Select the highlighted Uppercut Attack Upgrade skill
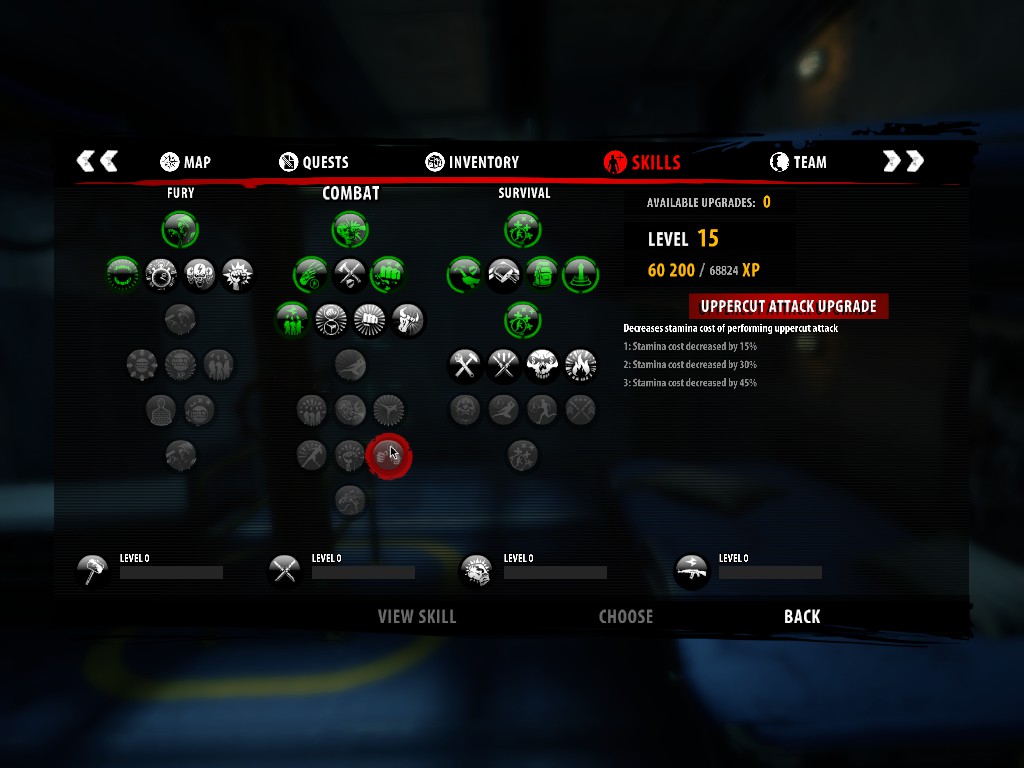This screenshot has height=768, width=1024. tap(388, 455)
